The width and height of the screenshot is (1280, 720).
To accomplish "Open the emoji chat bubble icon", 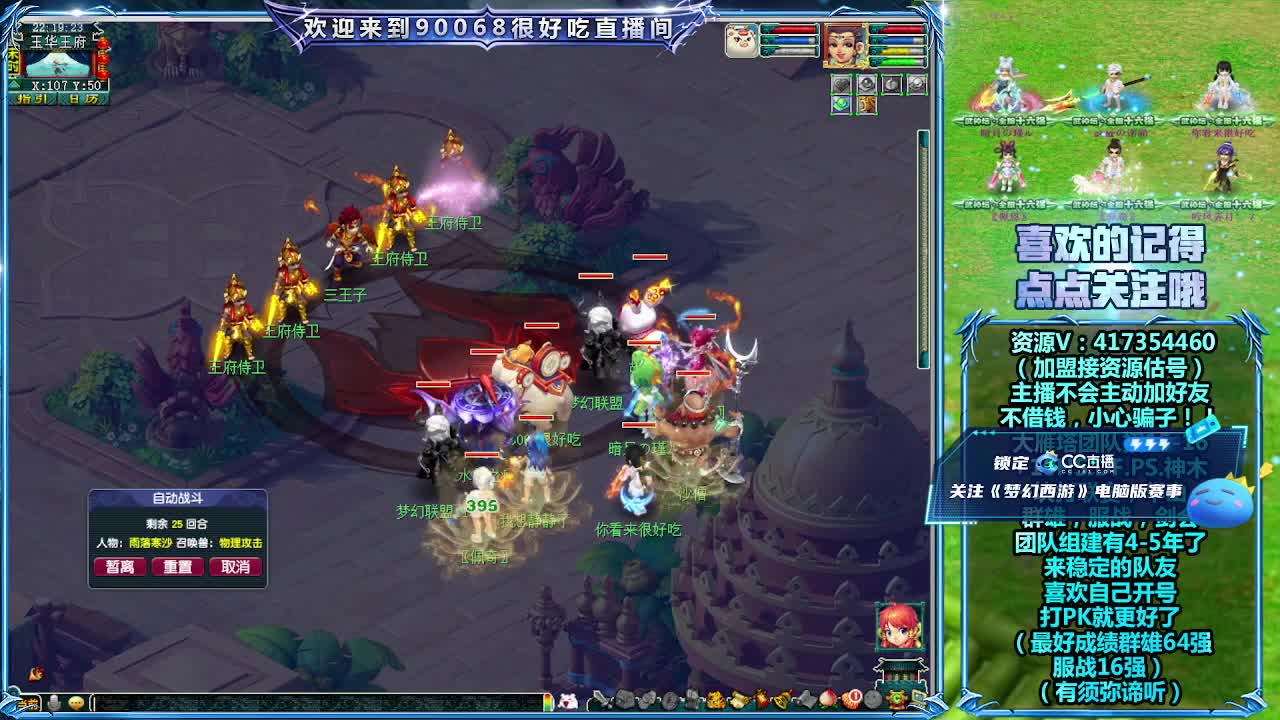I will click(x=77, y=703).
